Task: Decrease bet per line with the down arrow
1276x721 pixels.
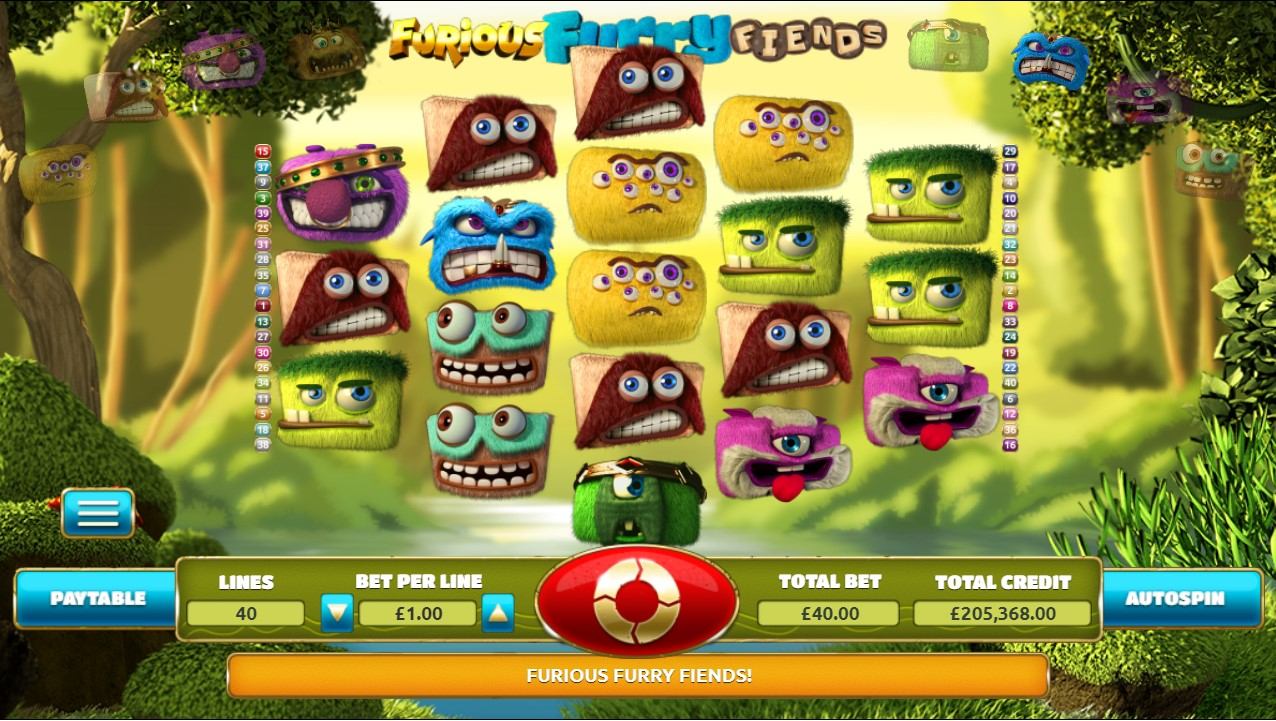Action: point(337,613)
